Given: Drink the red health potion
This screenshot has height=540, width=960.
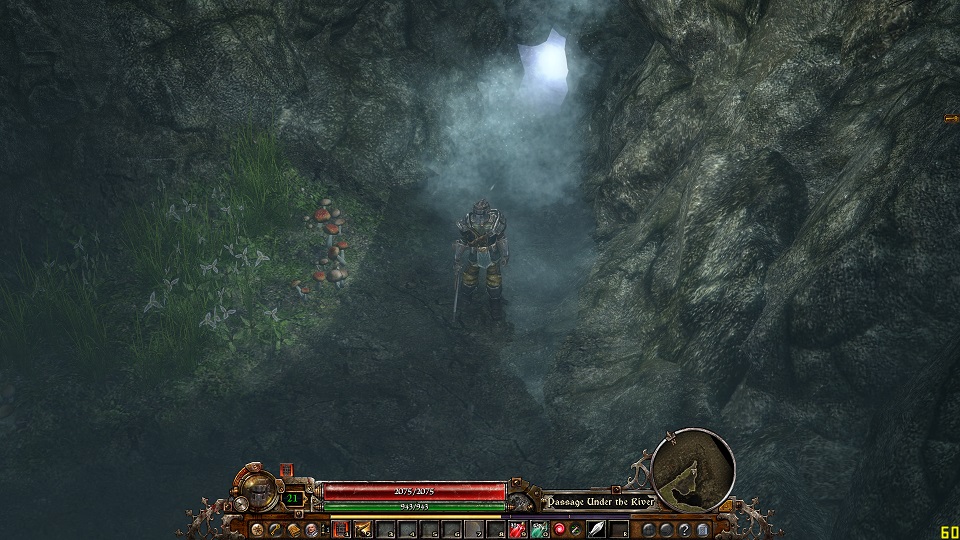Looking at the screenshot, I should [x=517, y=529].
